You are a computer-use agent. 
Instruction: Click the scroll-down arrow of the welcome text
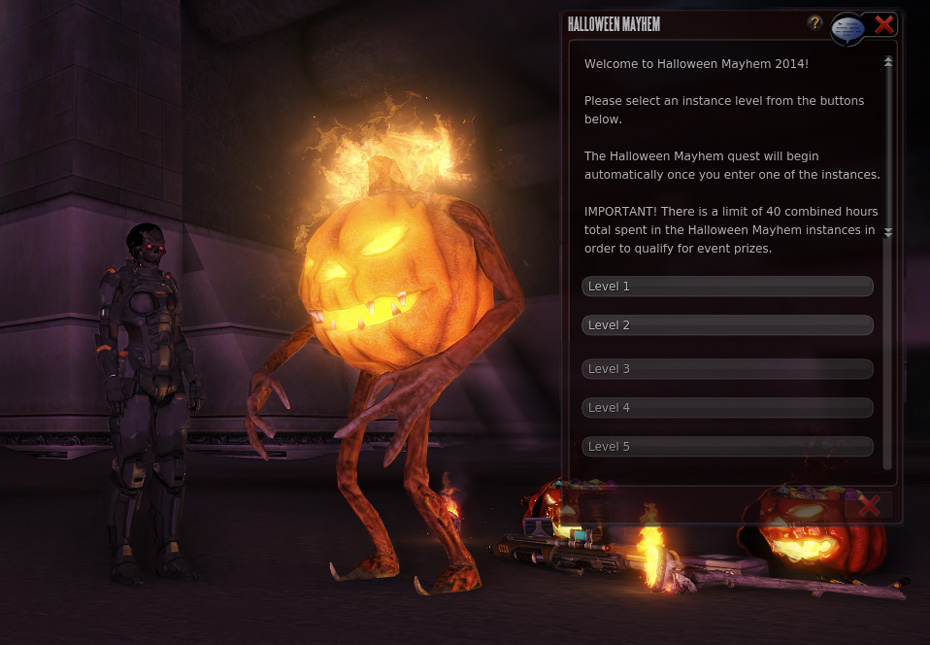tap(888, 232)
